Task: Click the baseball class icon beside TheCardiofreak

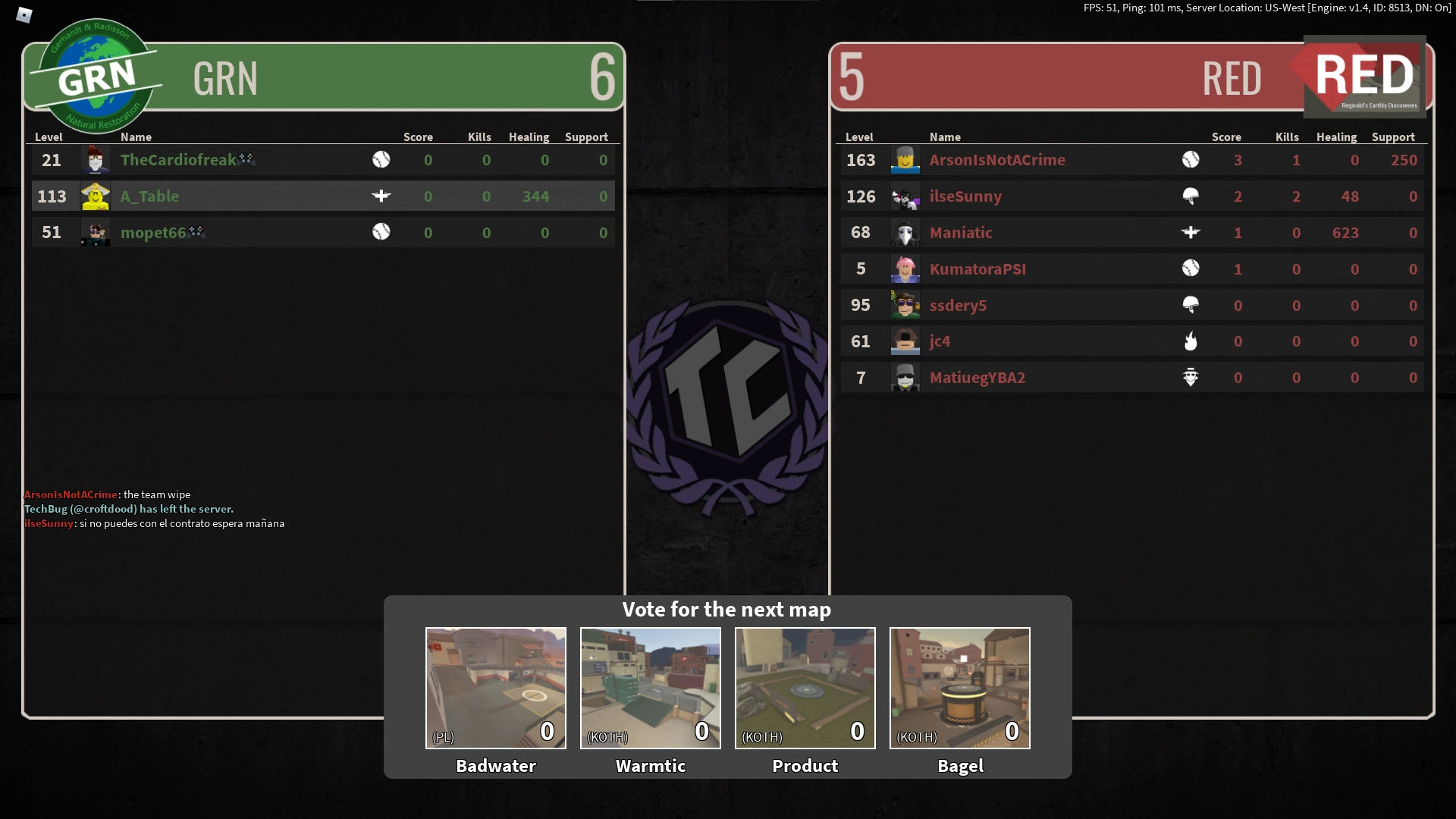Action: tap(382, 160)
